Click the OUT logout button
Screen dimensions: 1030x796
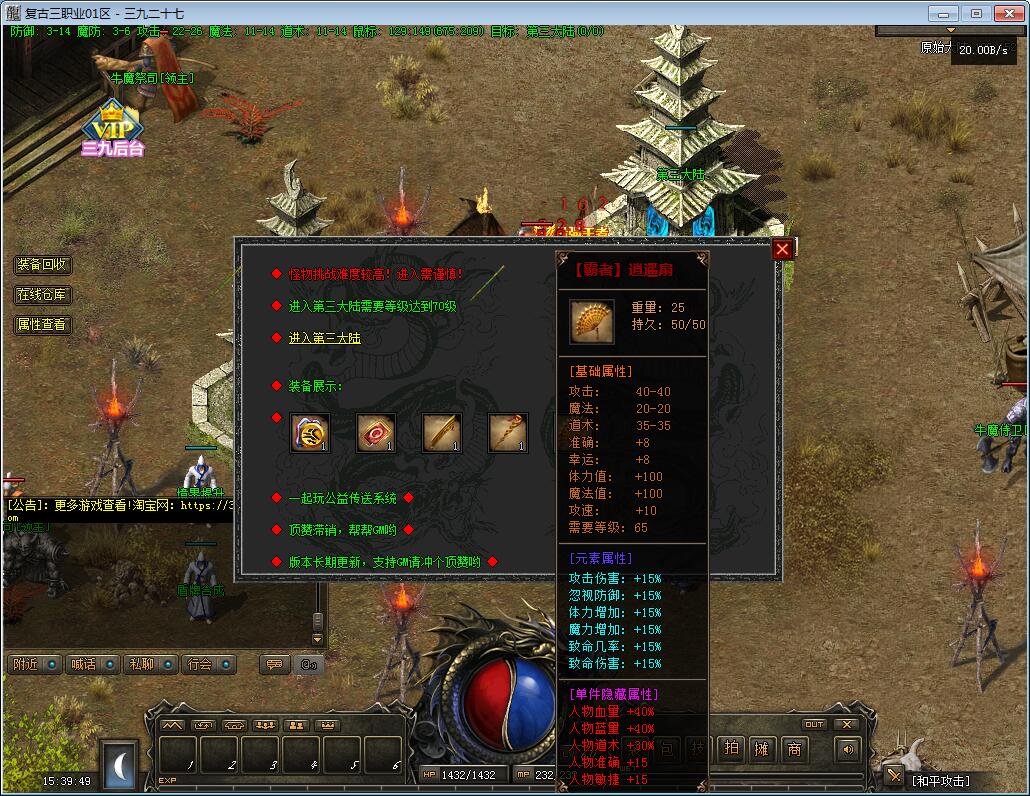pyautogui.click(x=814, y=724)
